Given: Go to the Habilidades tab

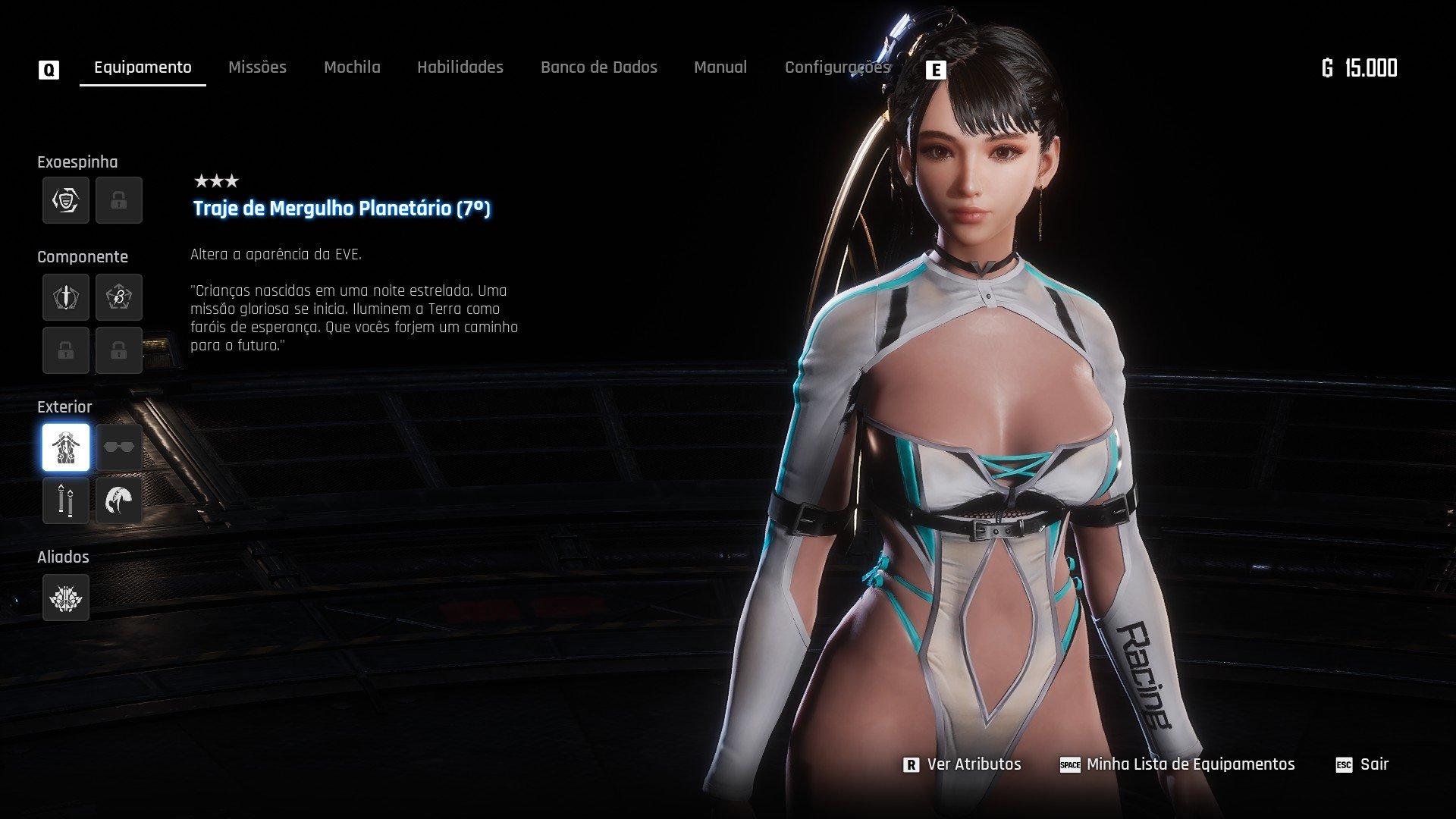Looking at the screenshot, I should tap(460, 67).
